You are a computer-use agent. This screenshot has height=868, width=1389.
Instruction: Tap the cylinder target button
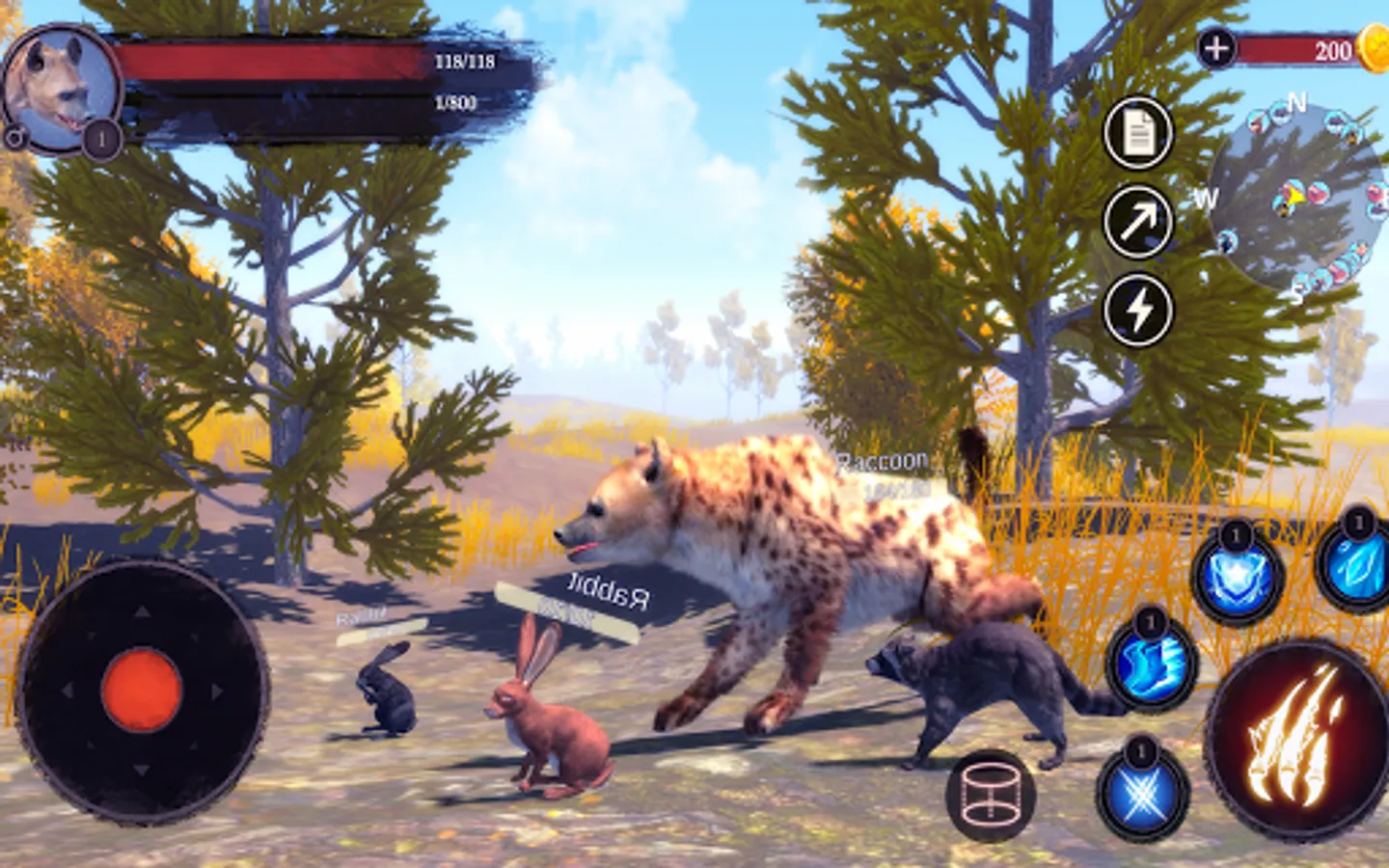990,796
